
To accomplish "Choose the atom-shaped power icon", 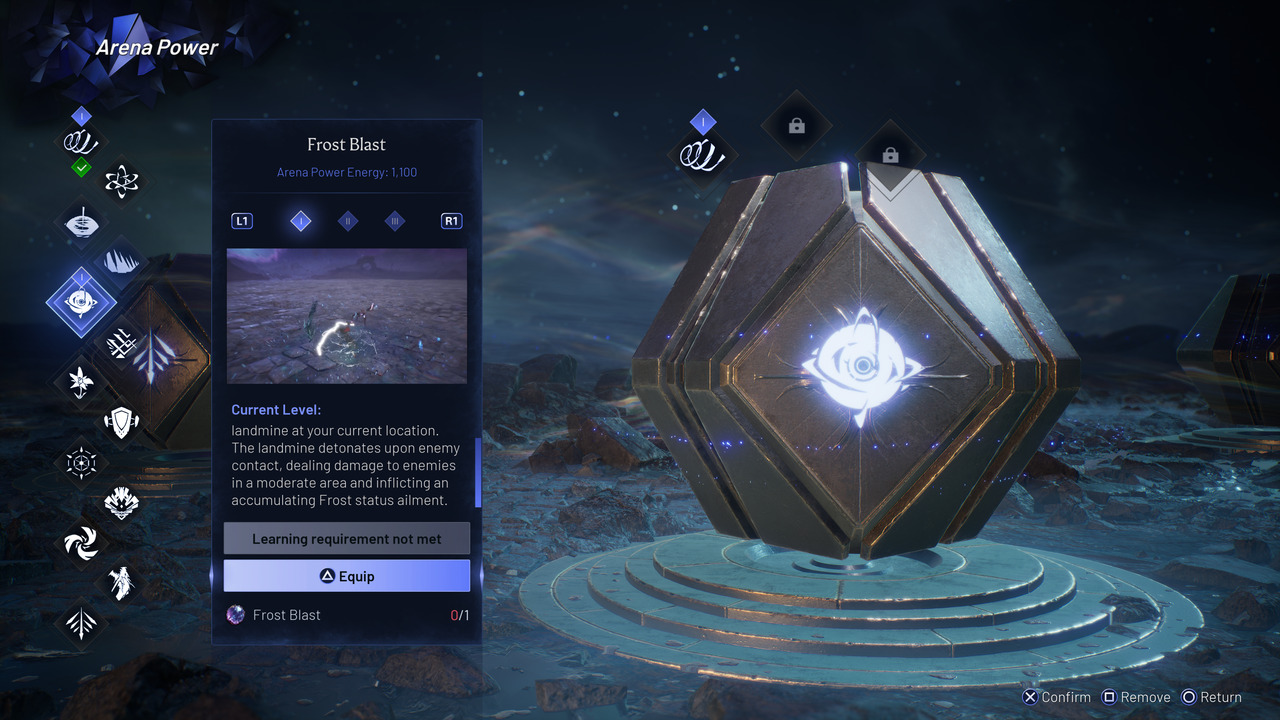I will pyautogui.click(x=121, y=181).
